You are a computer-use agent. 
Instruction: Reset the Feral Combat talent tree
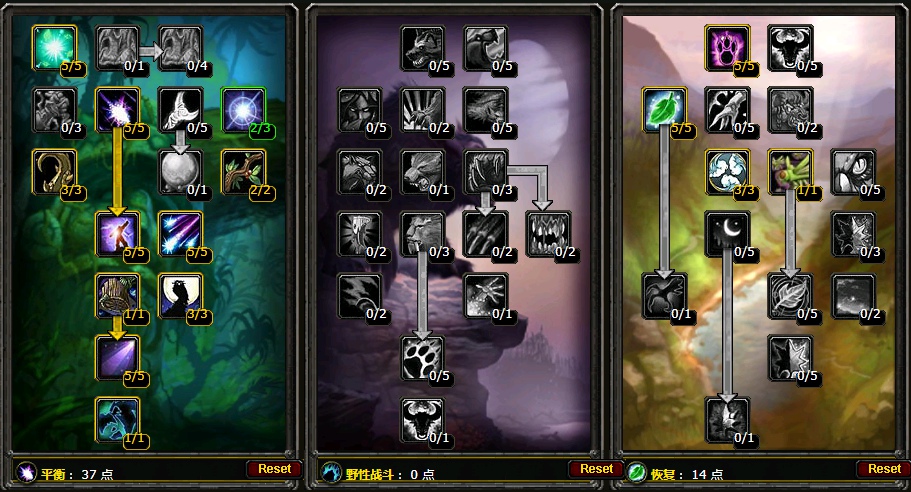[596, 468]
